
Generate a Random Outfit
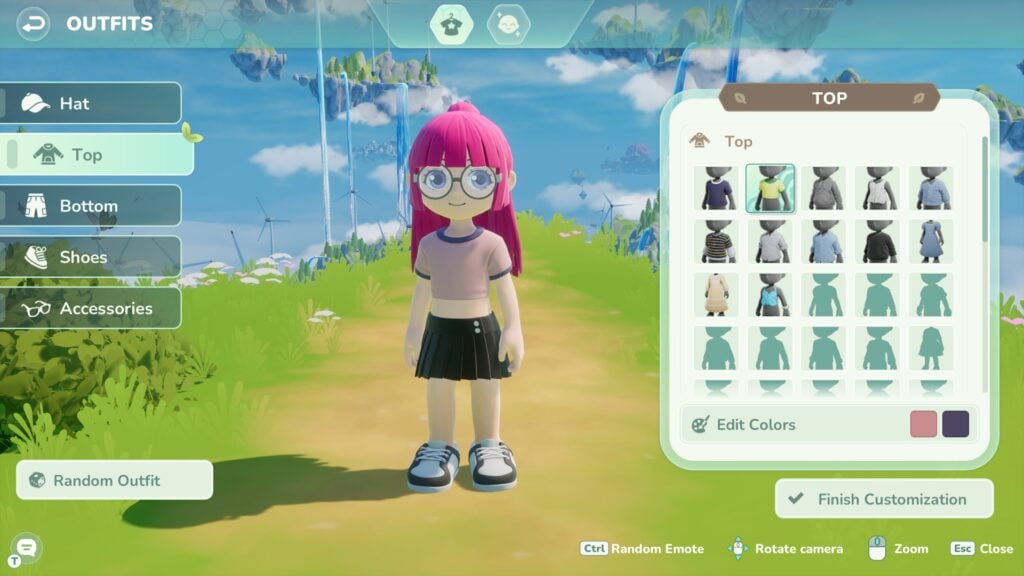pos(115,480)
